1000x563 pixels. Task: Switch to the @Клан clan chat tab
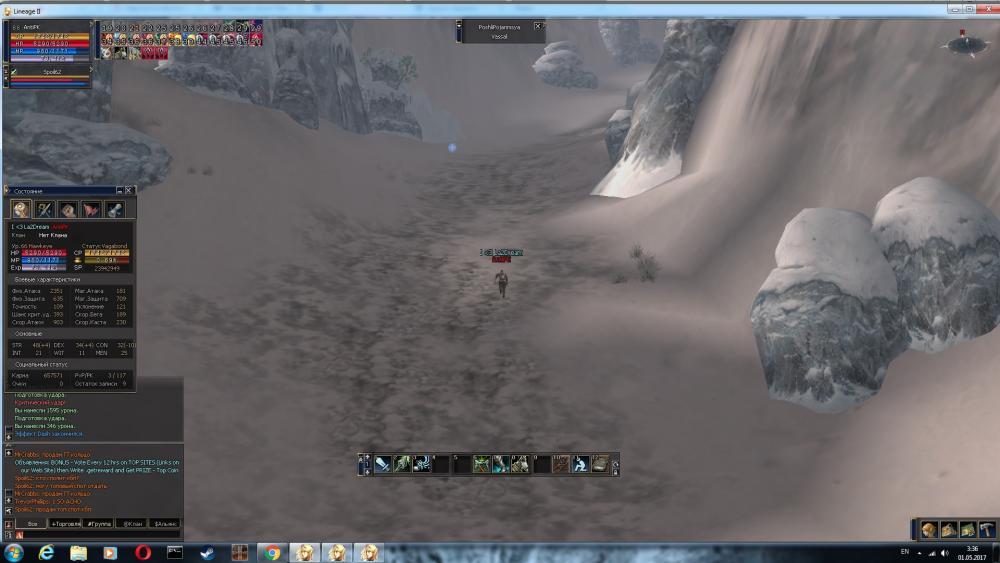coord(131,523)
